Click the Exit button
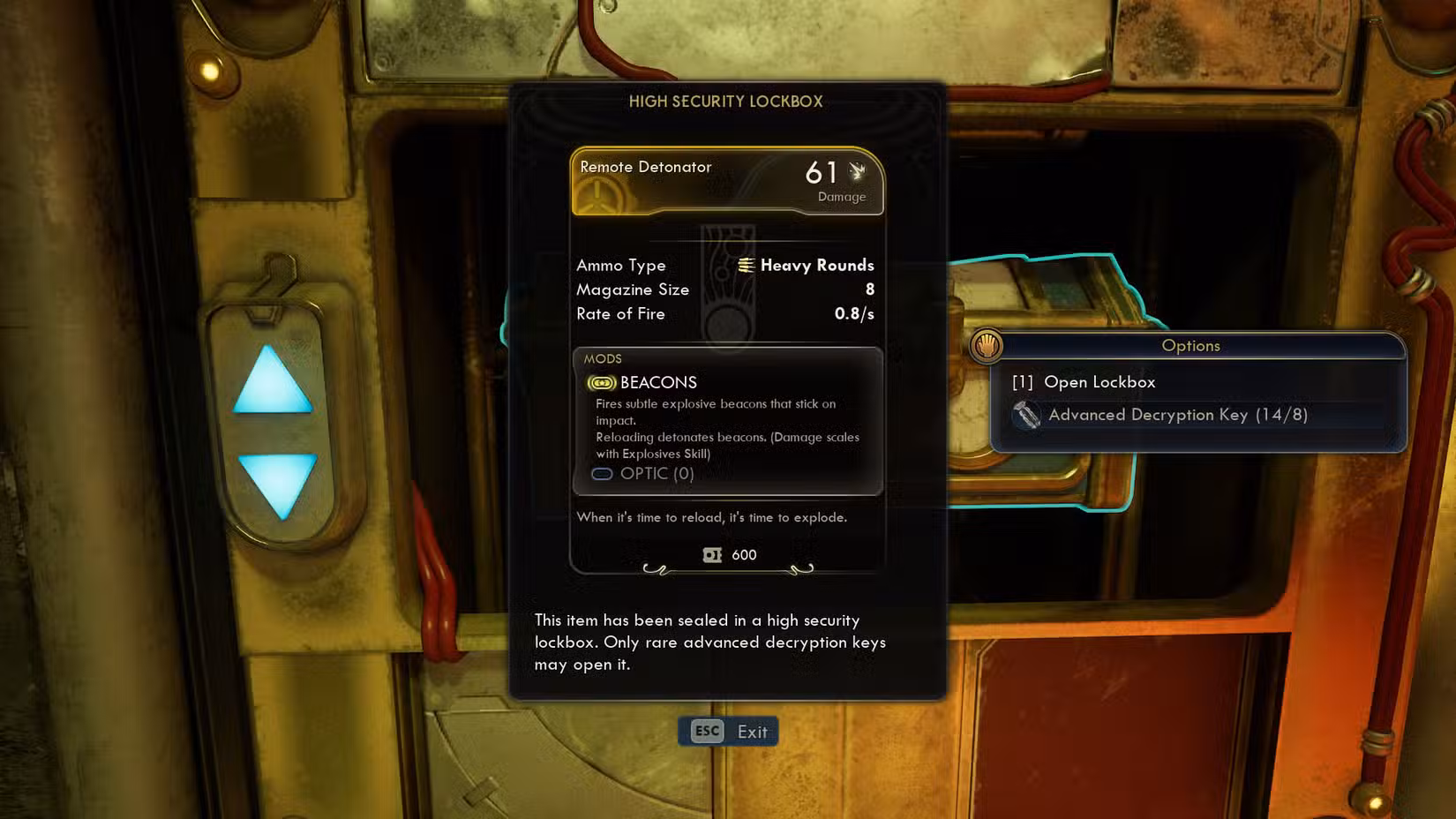Image resolution: width=1456 pixels, height=819 pixels. [x=752, y=731]
